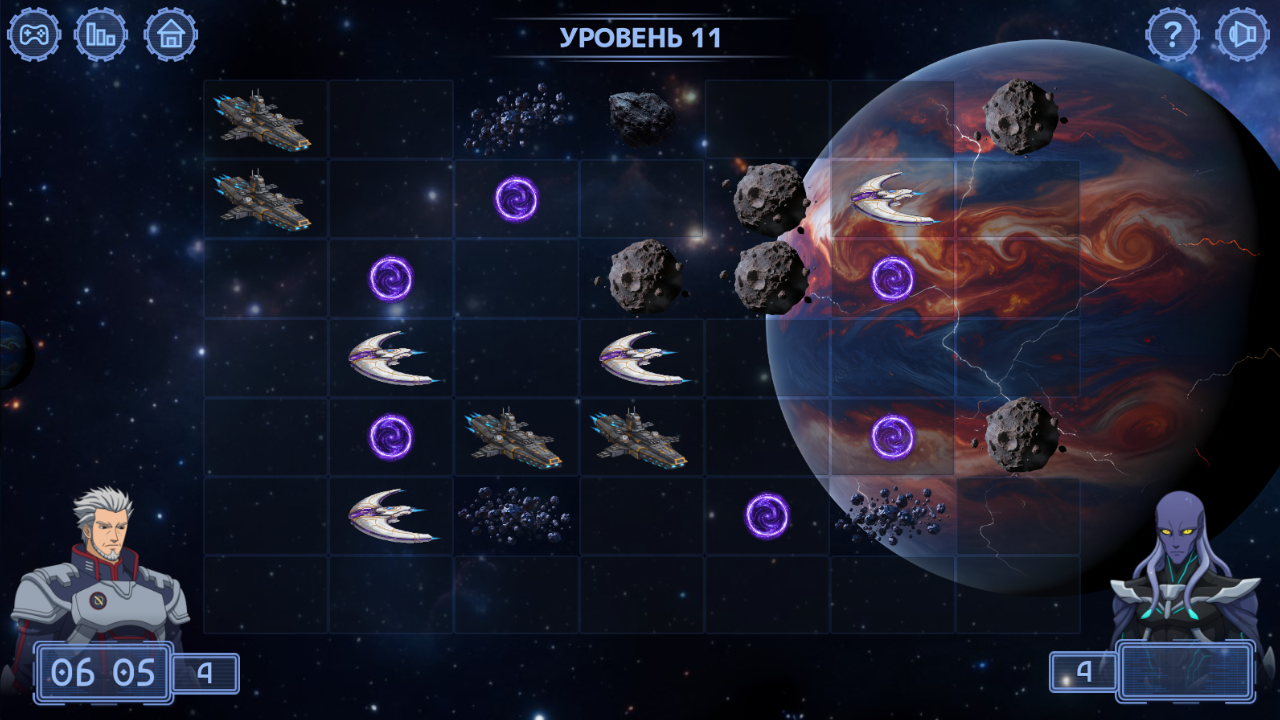
Task: Select the crescent ship in the fourth row
Action: click(x=392, y=357)
